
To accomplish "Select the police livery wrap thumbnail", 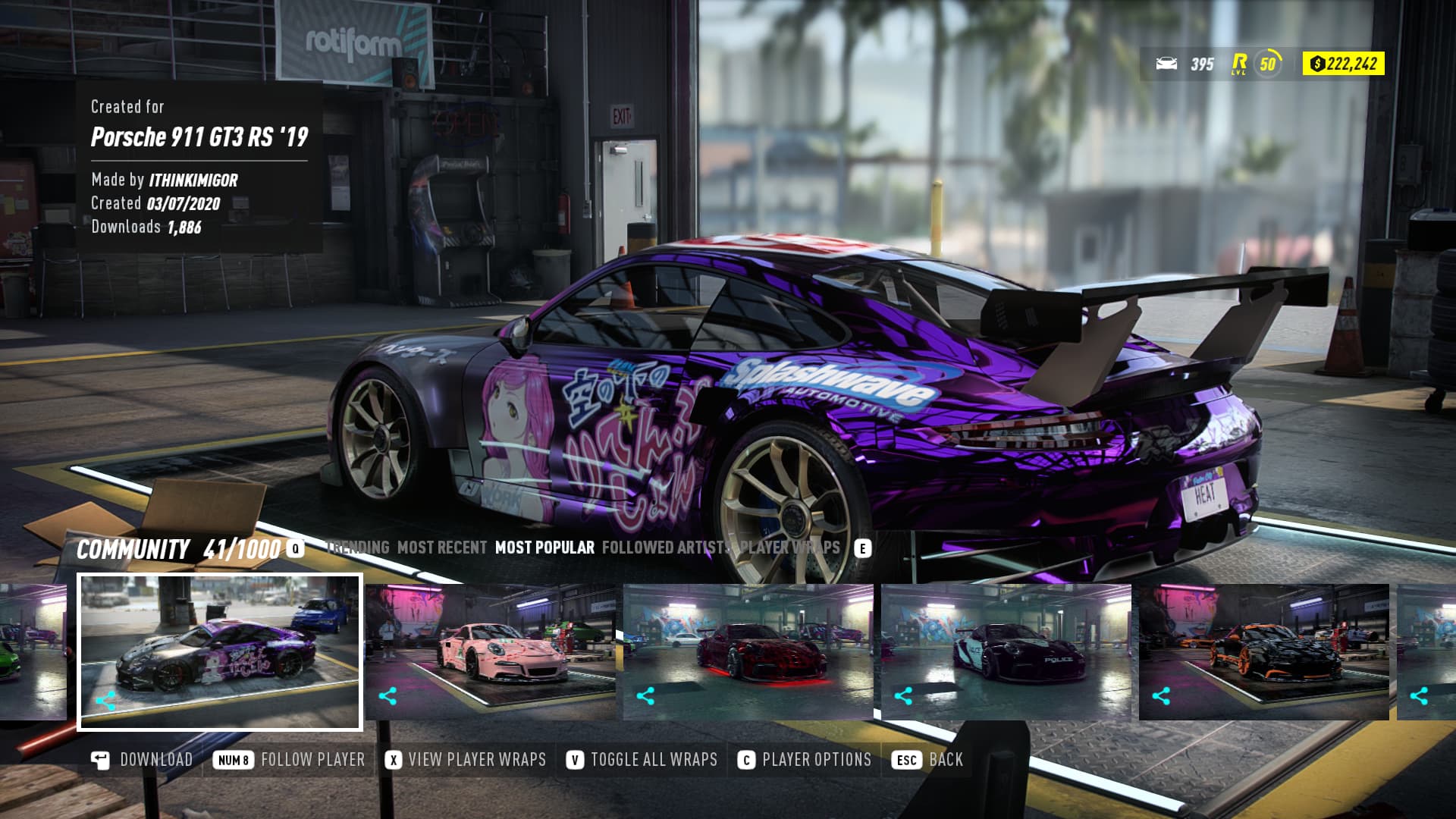I will coord(1006,652).
